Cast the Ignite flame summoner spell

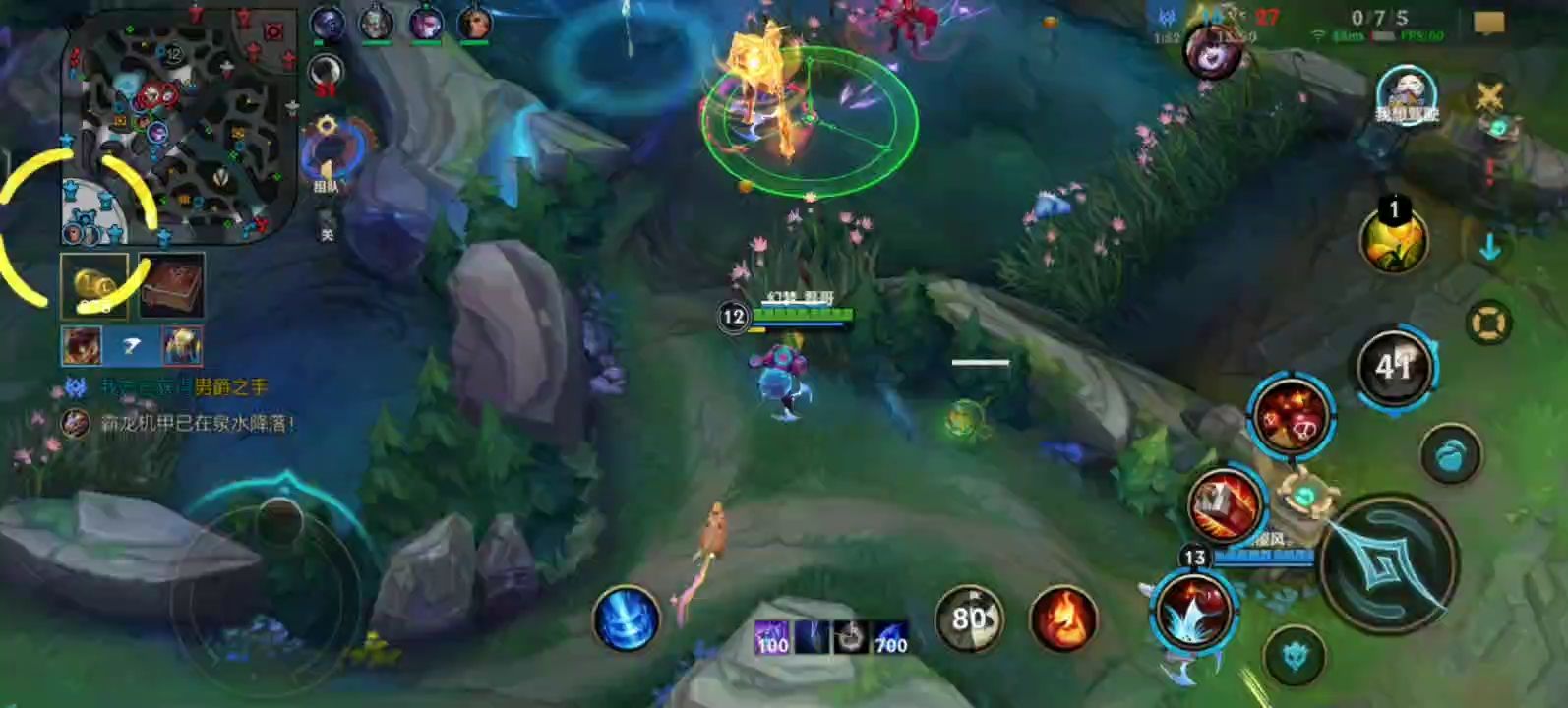[x=1062, y=619]
